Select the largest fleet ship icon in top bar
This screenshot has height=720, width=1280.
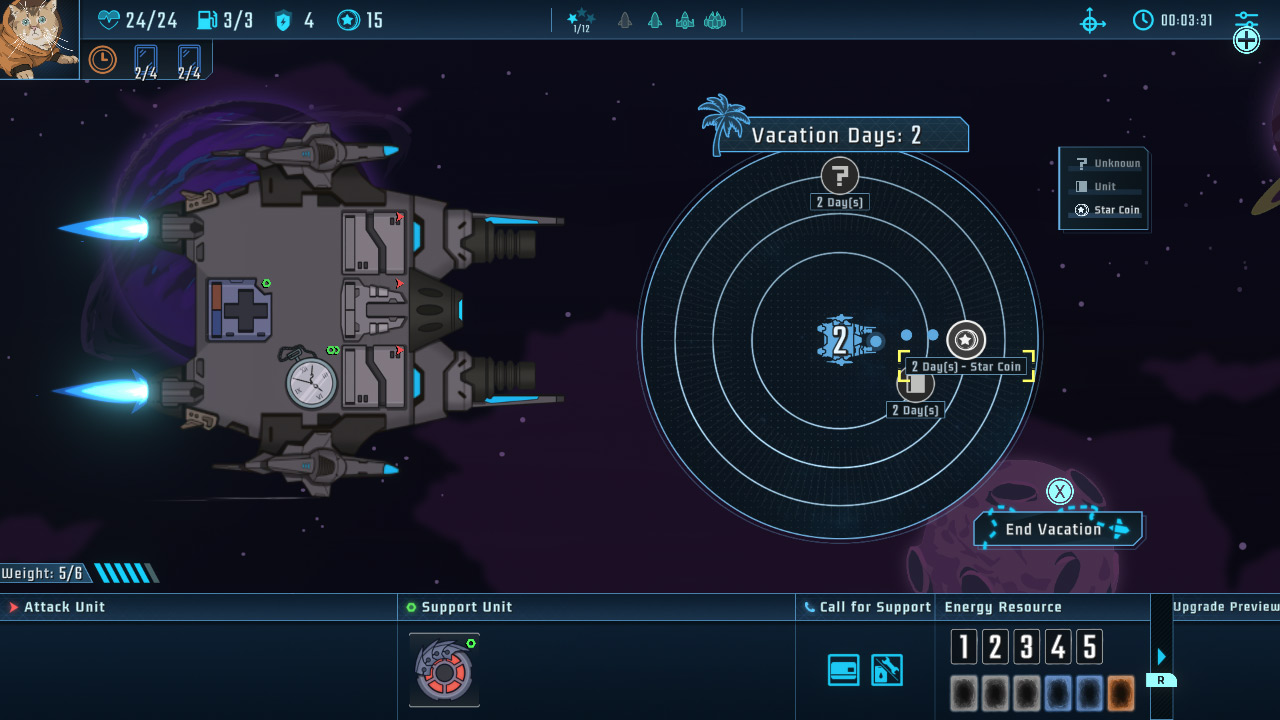coord(716,20)
